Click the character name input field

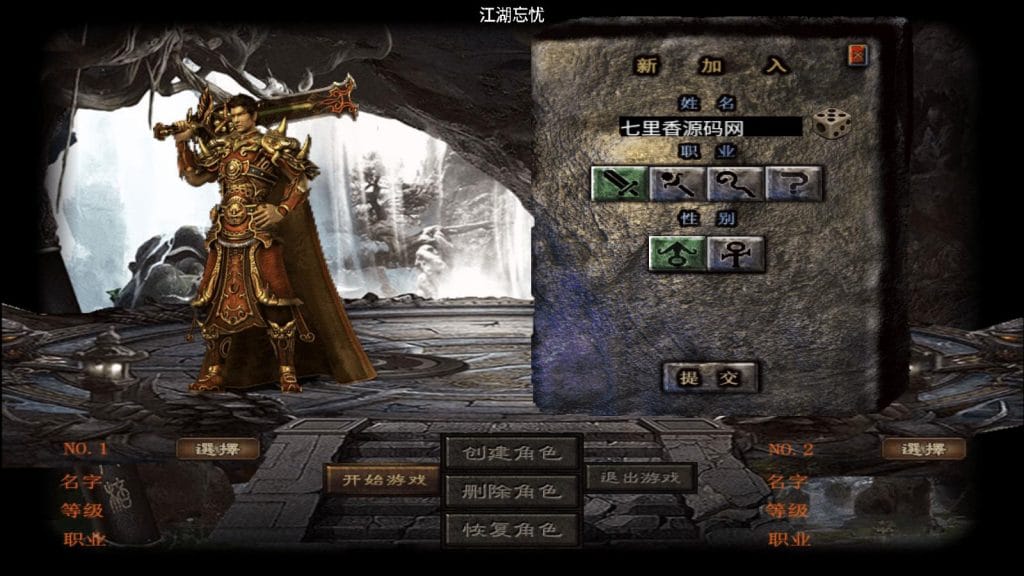(710, 127)
